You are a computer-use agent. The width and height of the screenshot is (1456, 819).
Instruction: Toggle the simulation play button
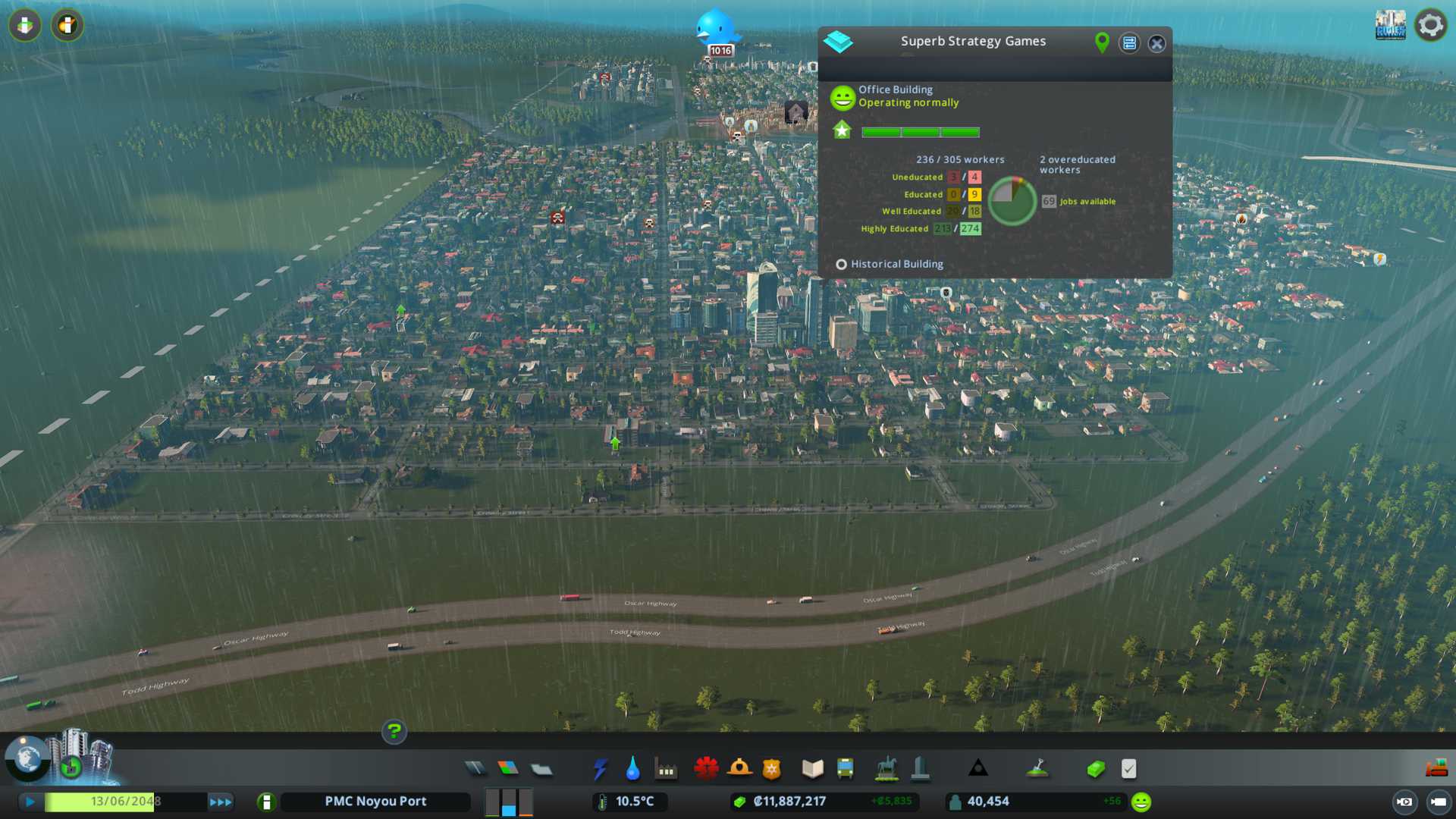tap(30, 802)
